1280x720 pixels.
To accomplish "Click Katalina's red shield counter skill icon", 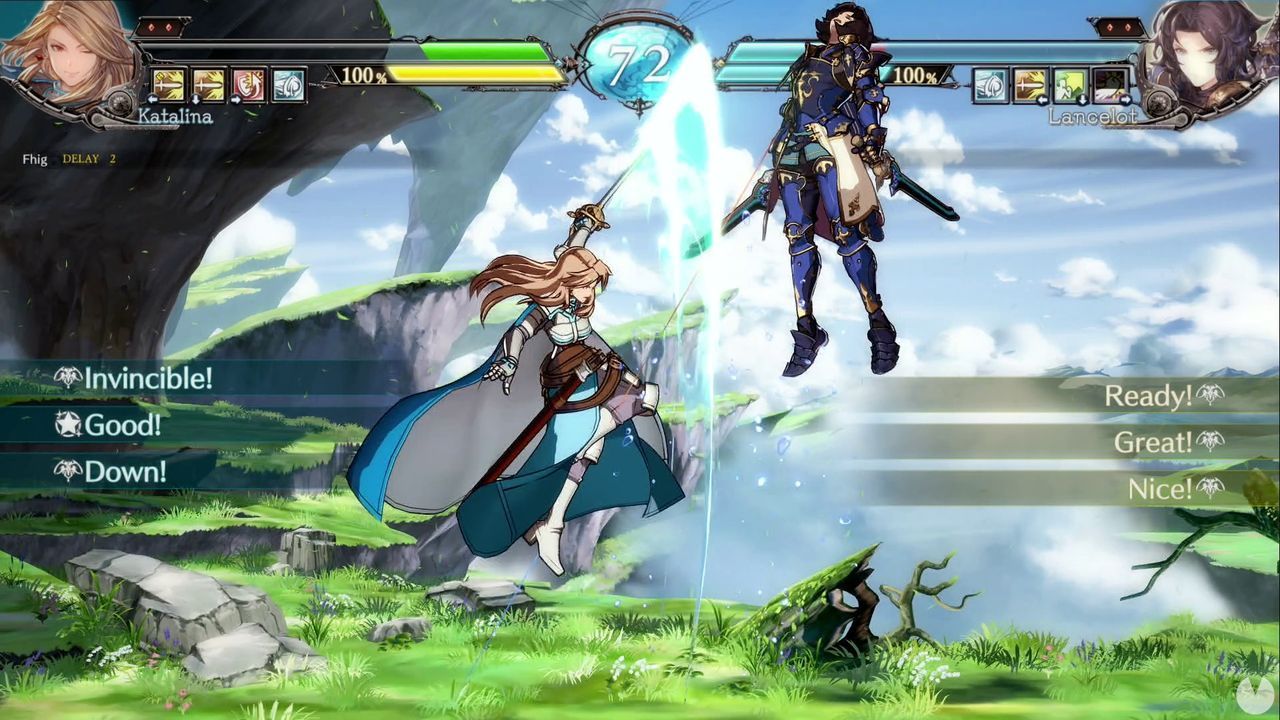I will coord(248,84).
